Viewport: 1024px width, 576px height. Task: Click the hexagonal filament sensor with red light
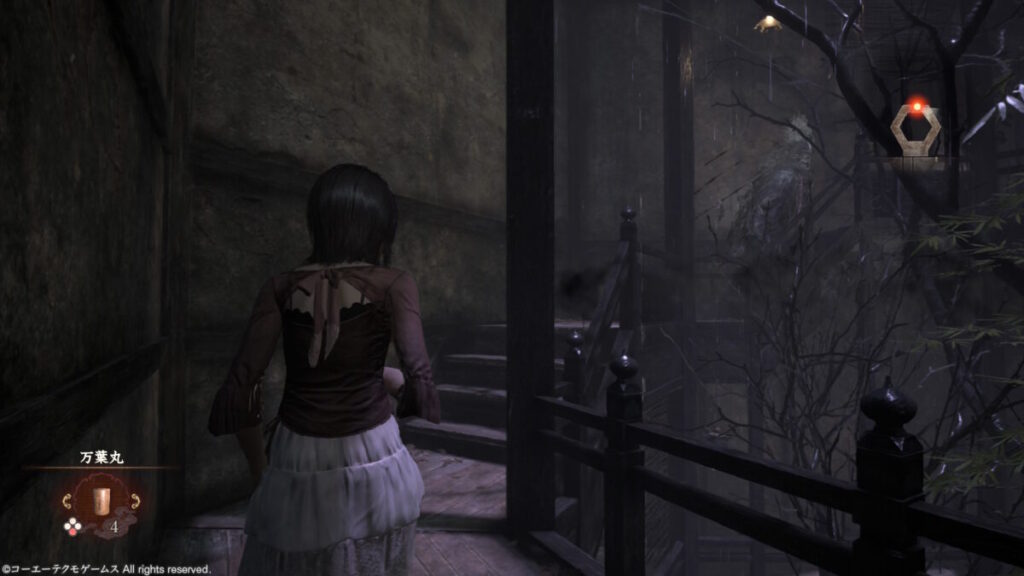click(914, 130)
